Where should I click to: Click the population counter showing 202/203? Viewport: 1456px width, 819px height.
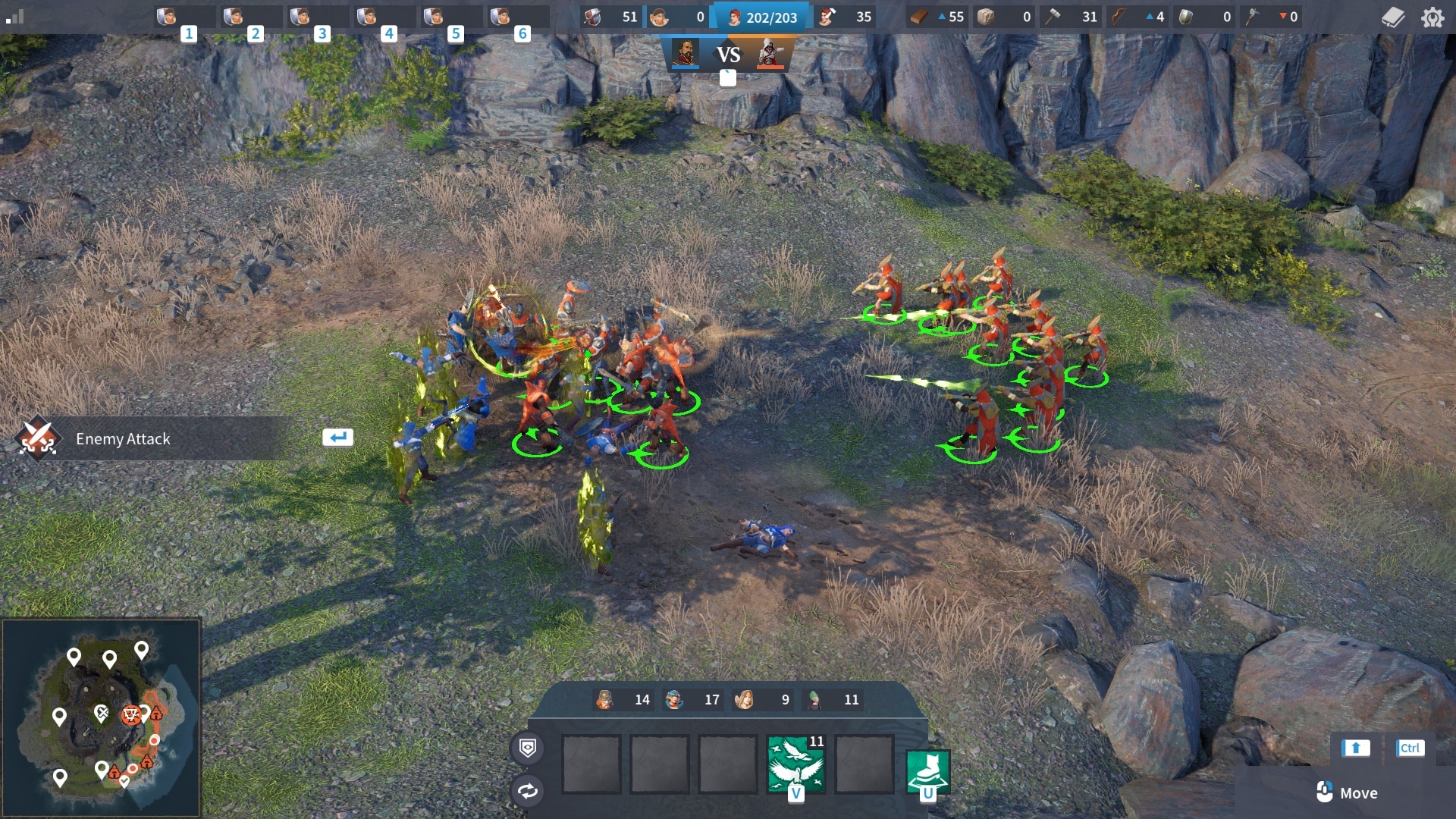point(762,17)
